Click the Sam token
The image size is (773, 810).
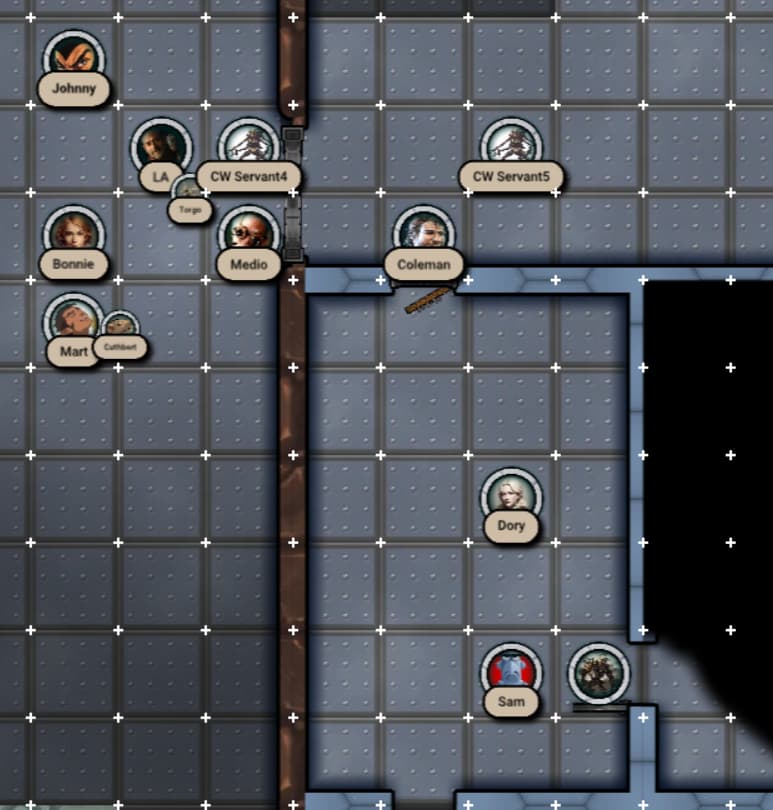[x=511, y=672]
